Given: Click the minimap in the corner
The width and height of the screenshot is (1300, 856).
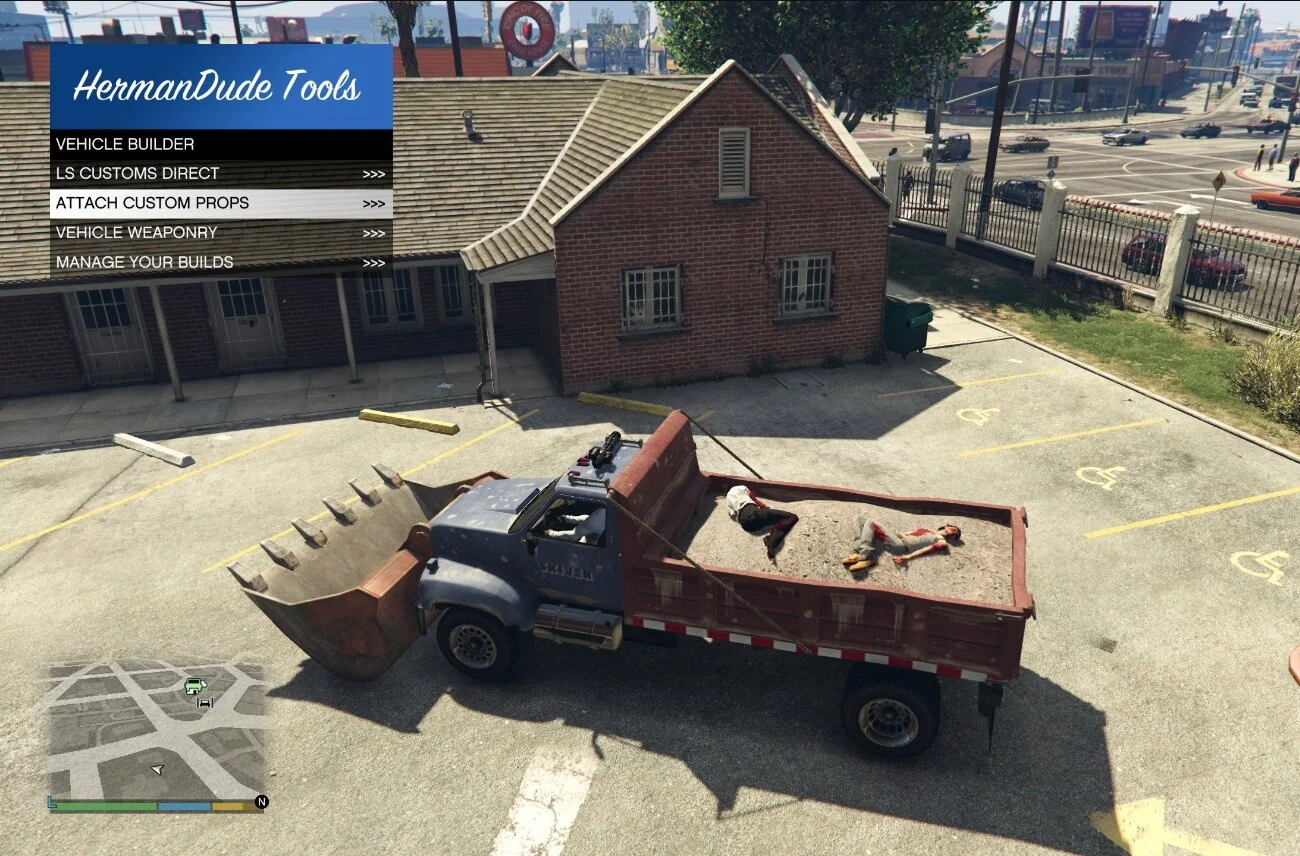Looking at the screenshot, I should (156, 728).
